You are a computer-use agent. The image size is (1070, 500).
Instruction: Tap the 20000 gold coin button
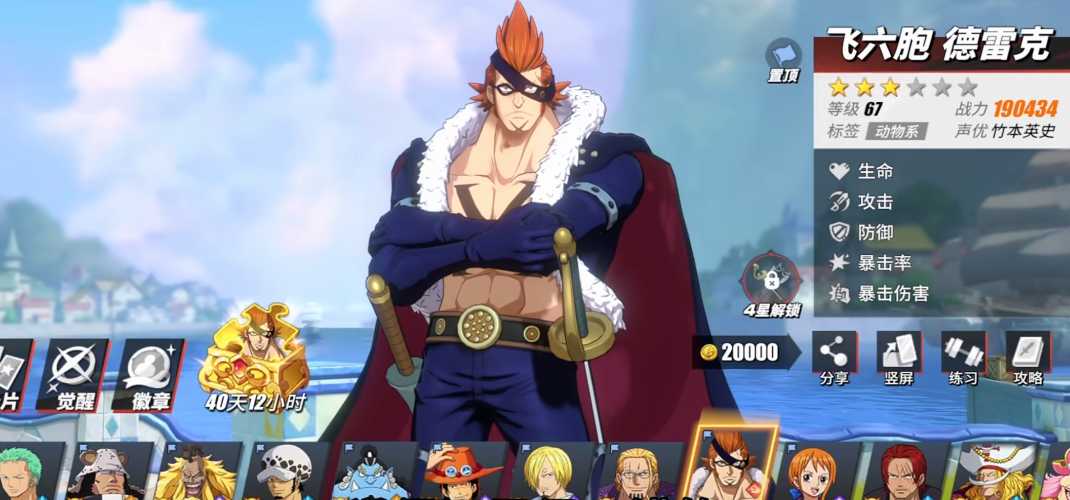[x=745, y=352]
